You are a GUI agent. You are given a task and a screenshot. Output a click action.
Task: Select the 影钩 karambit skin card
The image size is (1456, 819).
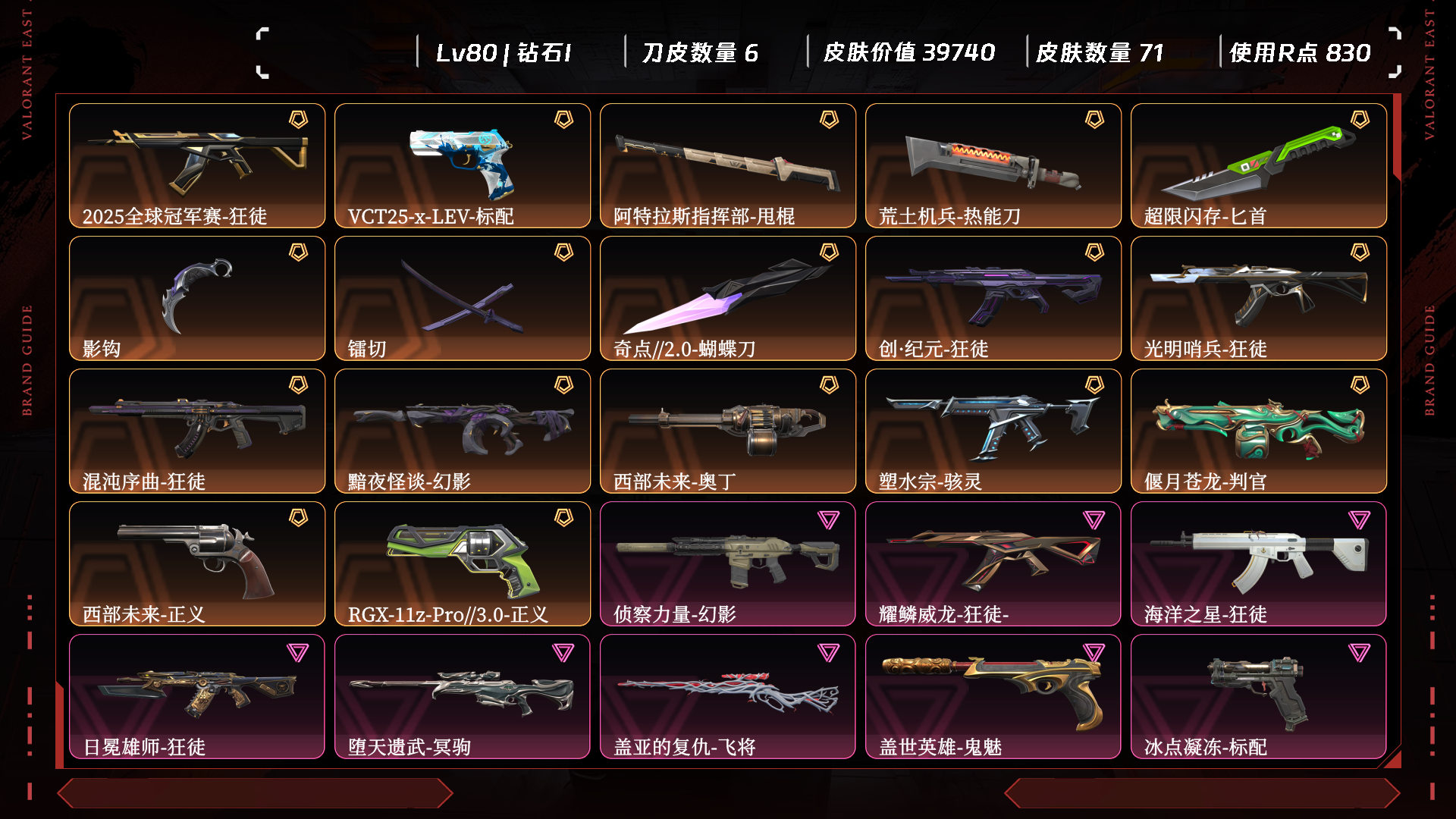coord(197,298)
